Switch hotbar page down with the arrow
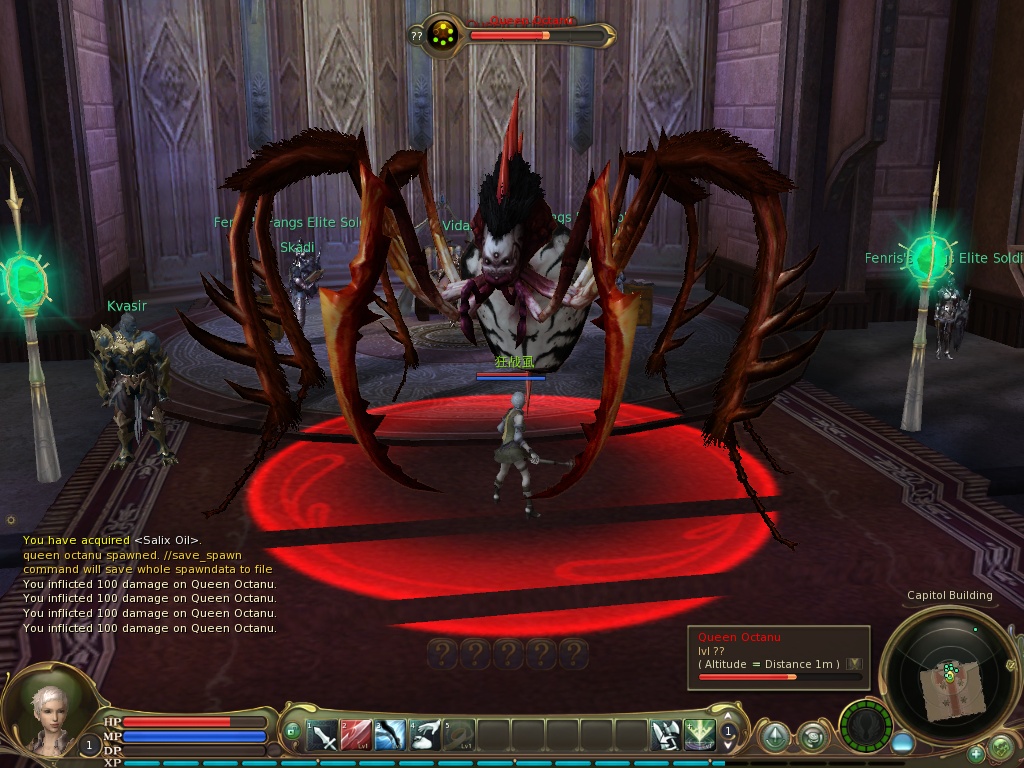The height and width of the screenshot is (768, 1024). (729, 747)
